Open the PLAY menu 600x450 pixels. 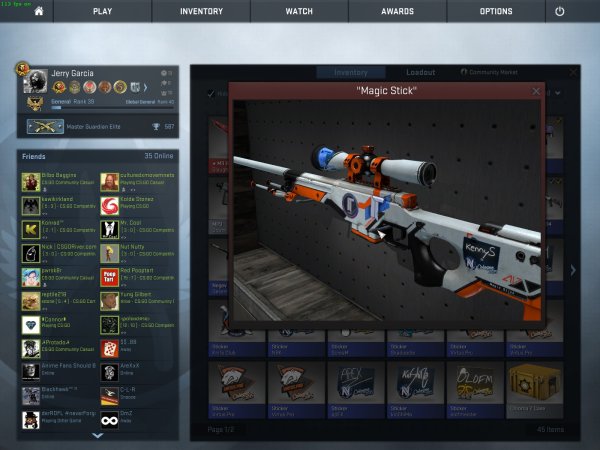tap(102, 11)
